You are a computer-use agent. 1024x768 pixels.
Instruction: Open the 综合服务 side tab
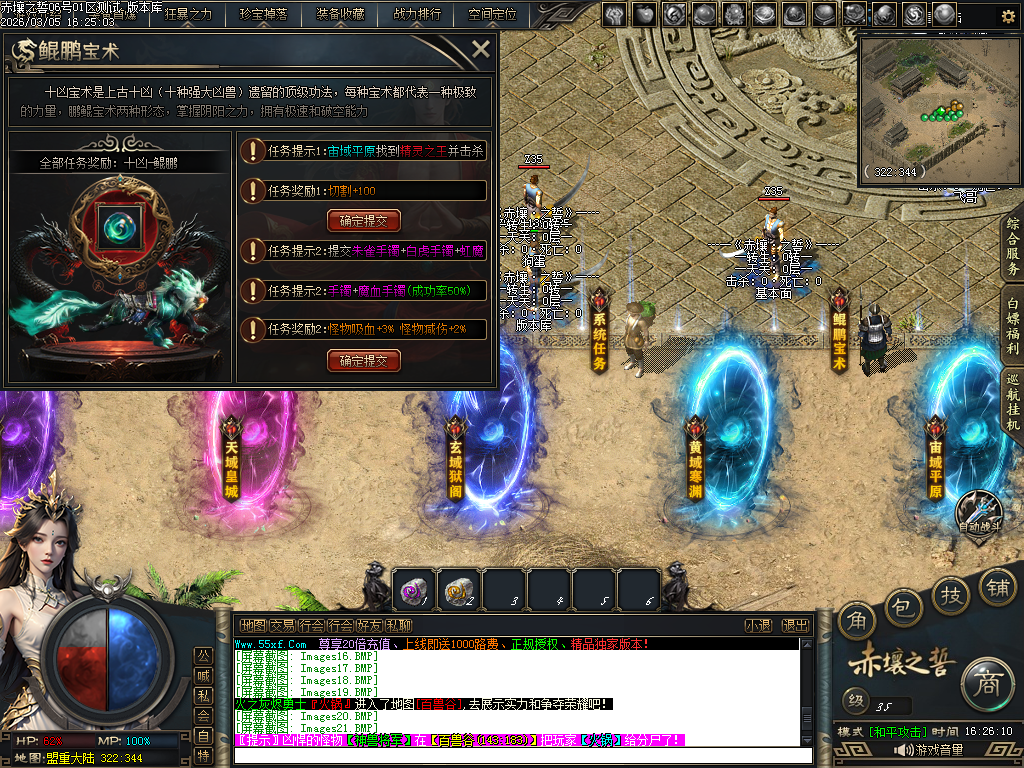point(1012,246)
